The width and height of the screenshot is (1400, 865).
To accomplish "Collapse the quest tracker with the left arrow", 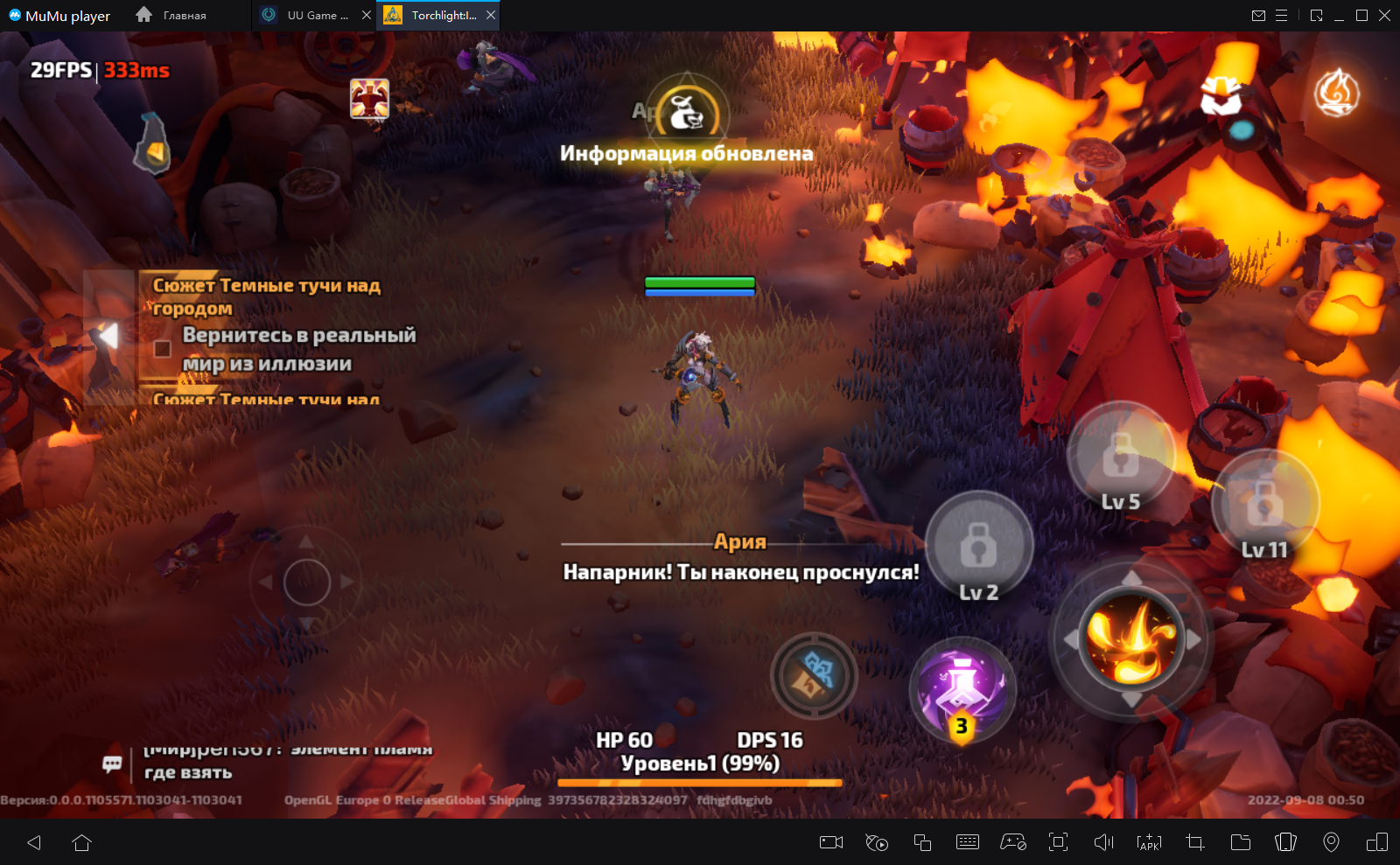I will [x=108, y=336].
